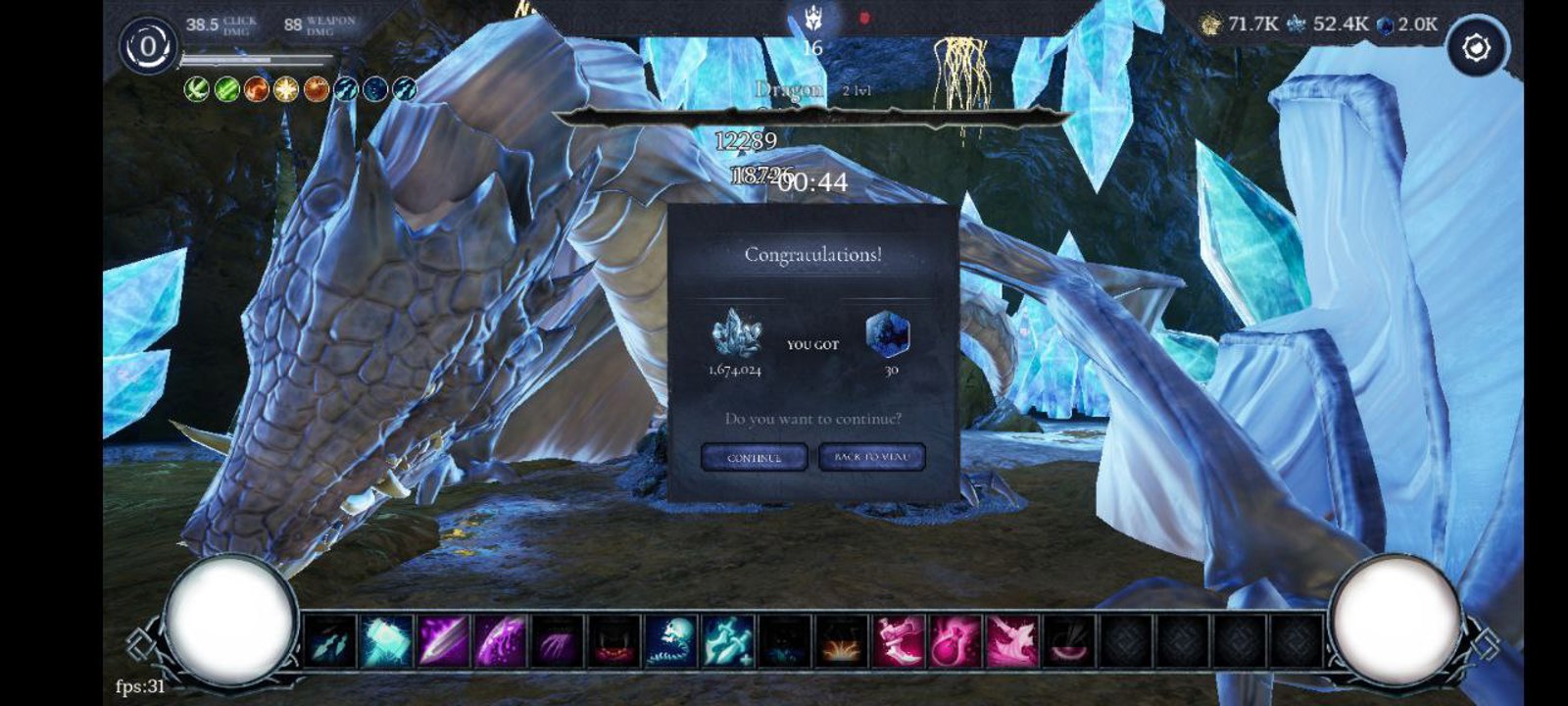The image size is (1568, 706).
Task: Use the orange ground burst skill
Action: (842, 642)
